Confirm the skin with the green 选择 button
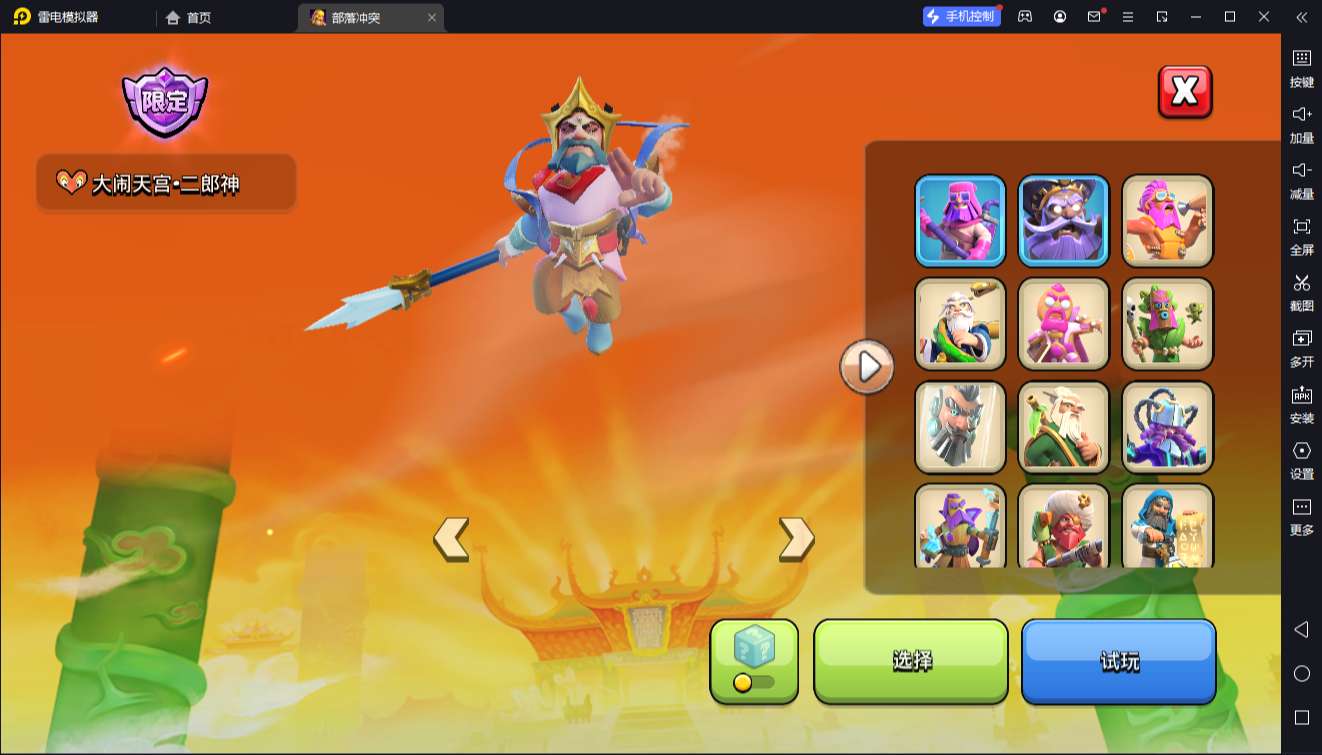1322x755 pixels. (x=911, y=661)
